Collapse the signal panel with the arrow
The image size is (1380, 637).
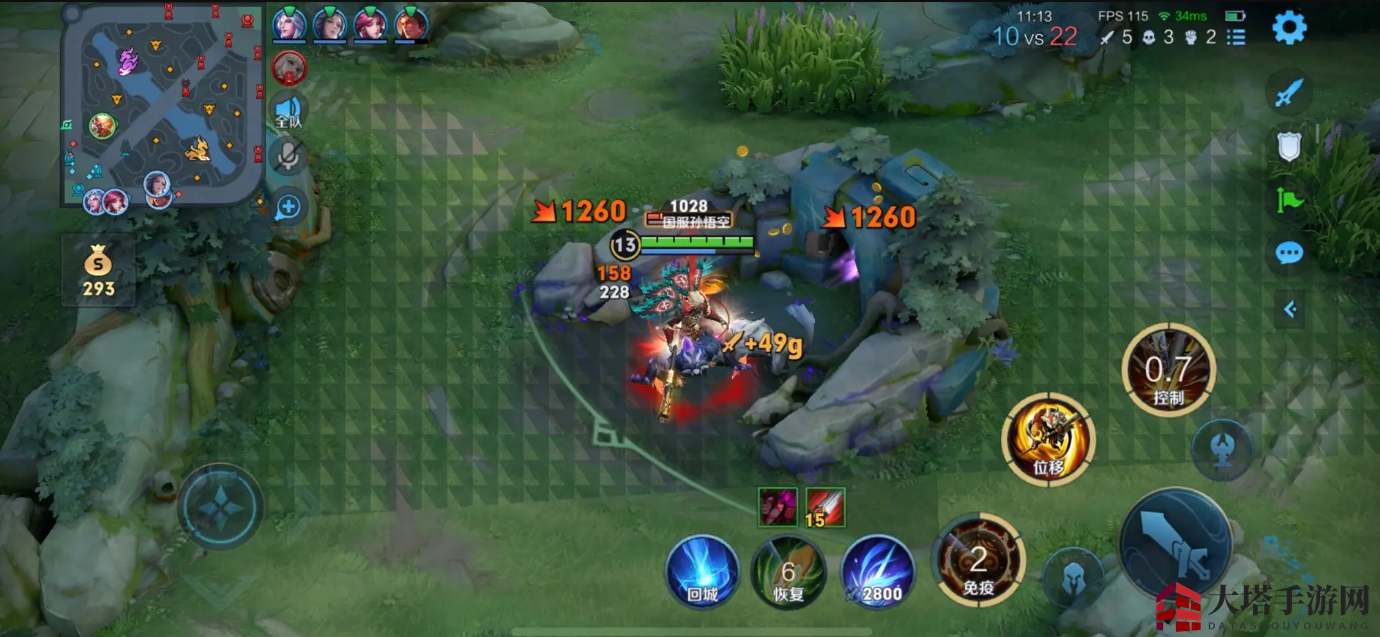tap(1289, 310)
